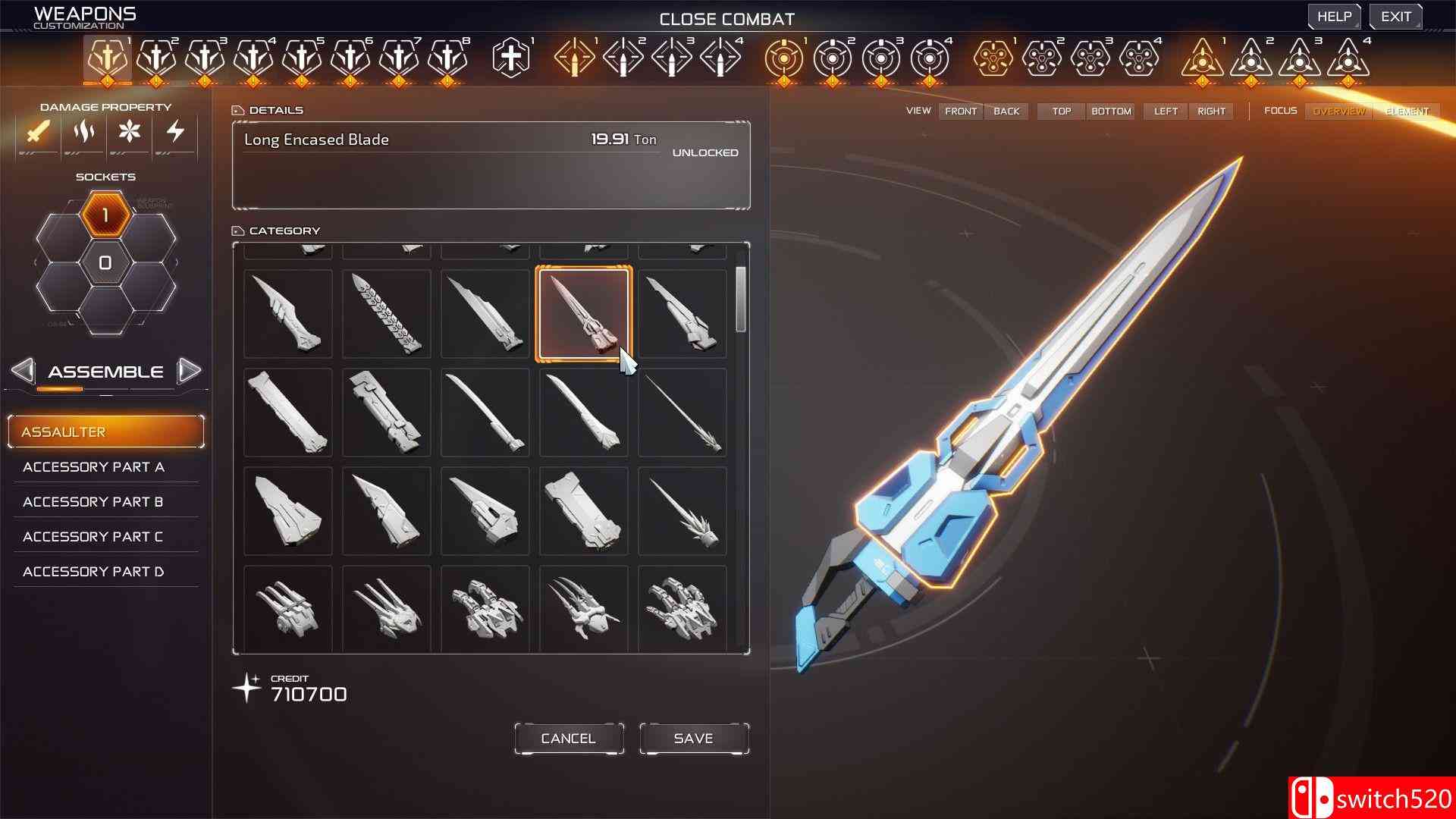Switch the view to Bottom
The height and width of the screenshot is (819, 1456).
click(x=1110, y=111)
